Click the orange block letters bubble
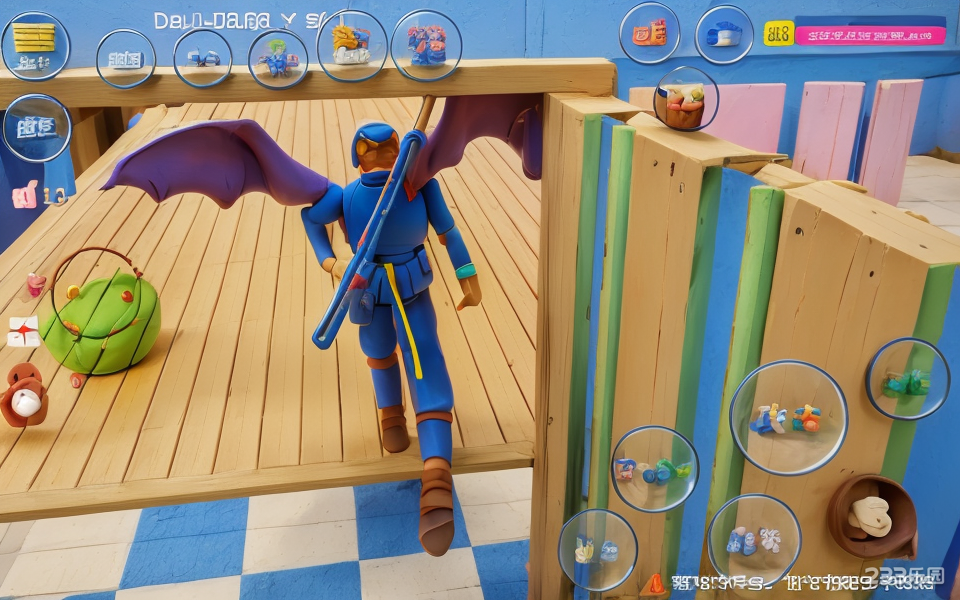This screenshot has height=600, width=960. (649, 33)
